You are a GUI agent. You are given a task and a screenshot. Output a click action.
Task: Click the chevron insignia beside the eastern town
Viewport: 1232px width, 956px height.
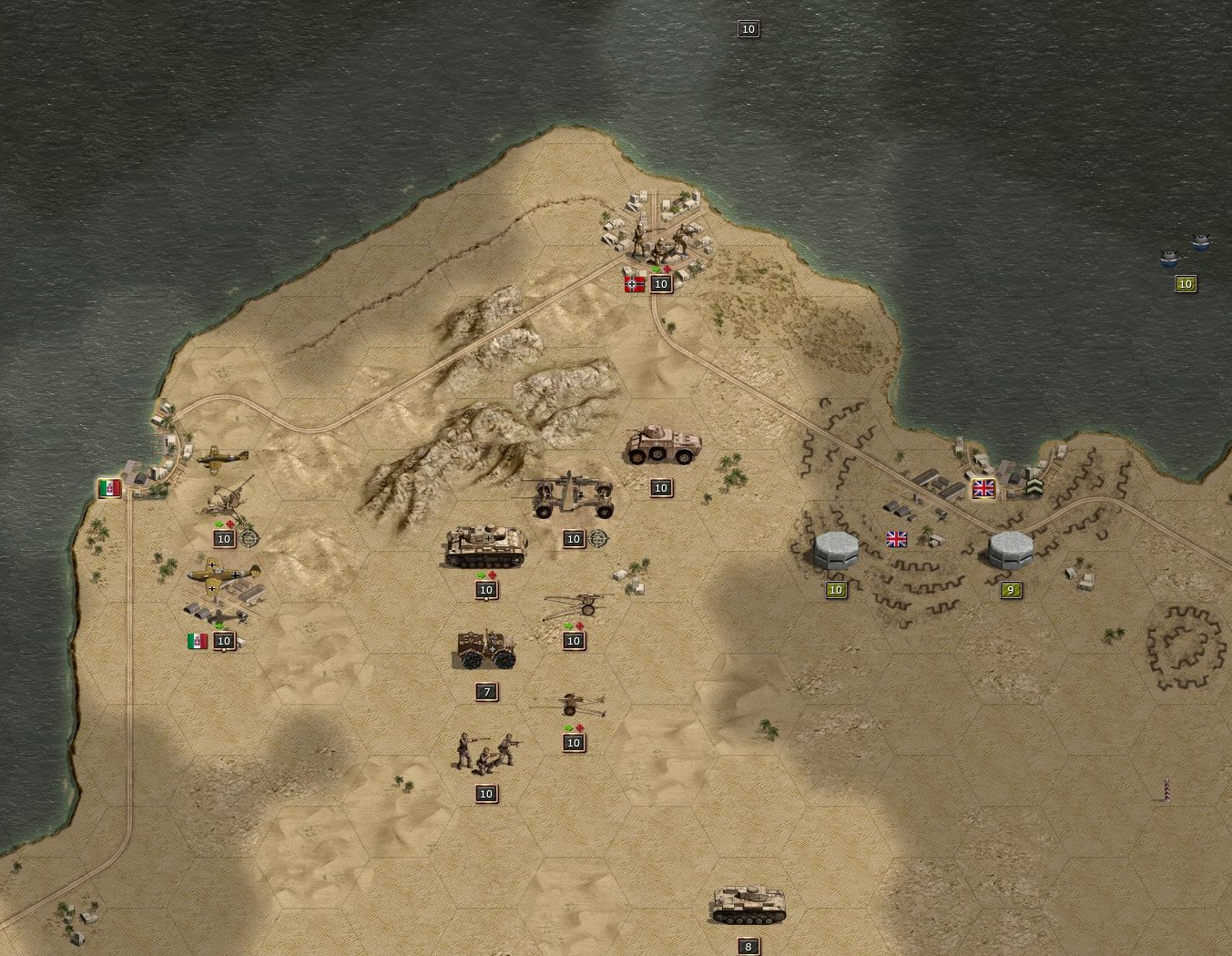pos(1034,486)
